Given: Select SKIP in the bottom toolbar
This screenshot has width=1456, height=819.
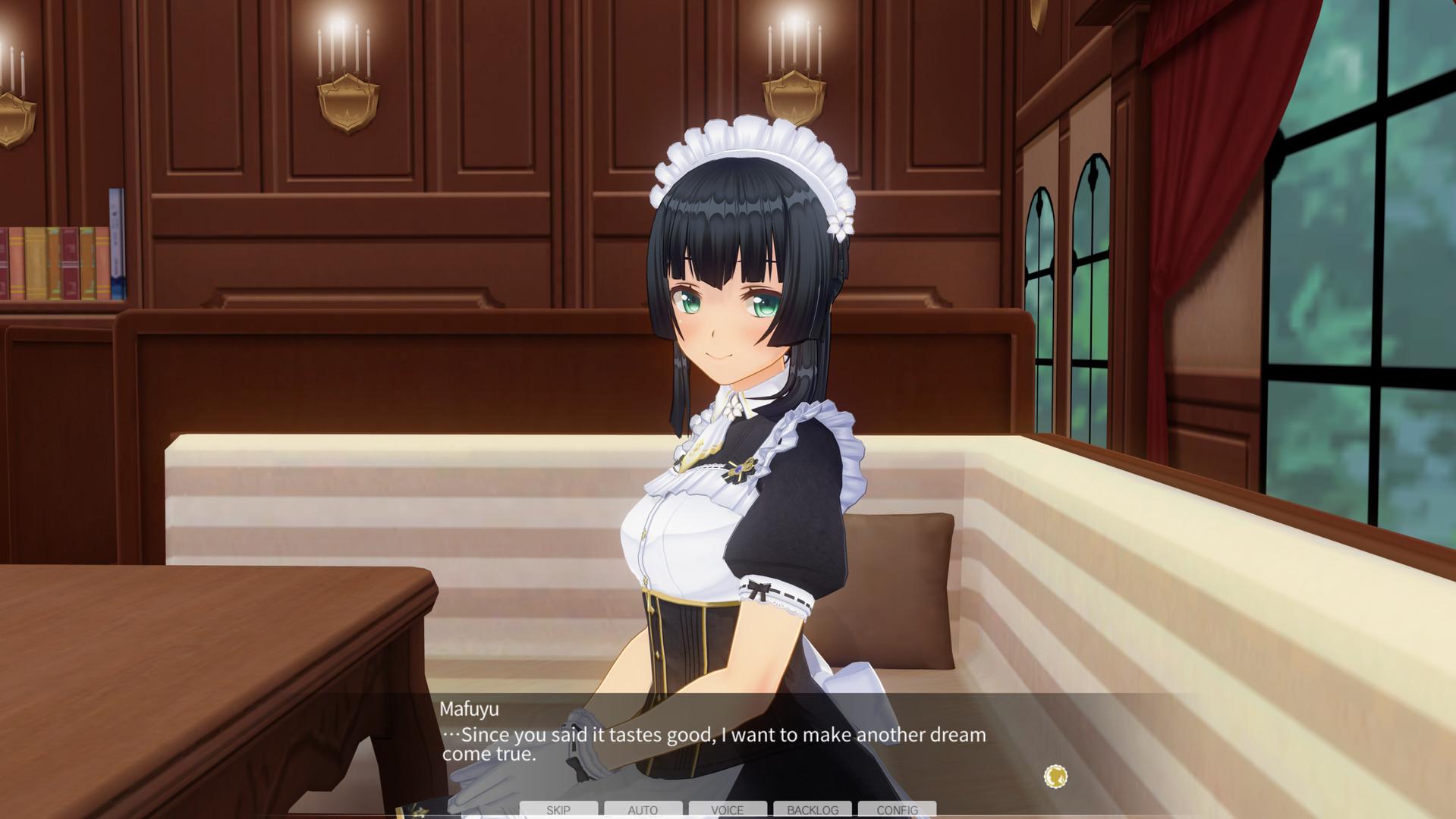Looking at the screenshot, I should click(x=558, y=810).
